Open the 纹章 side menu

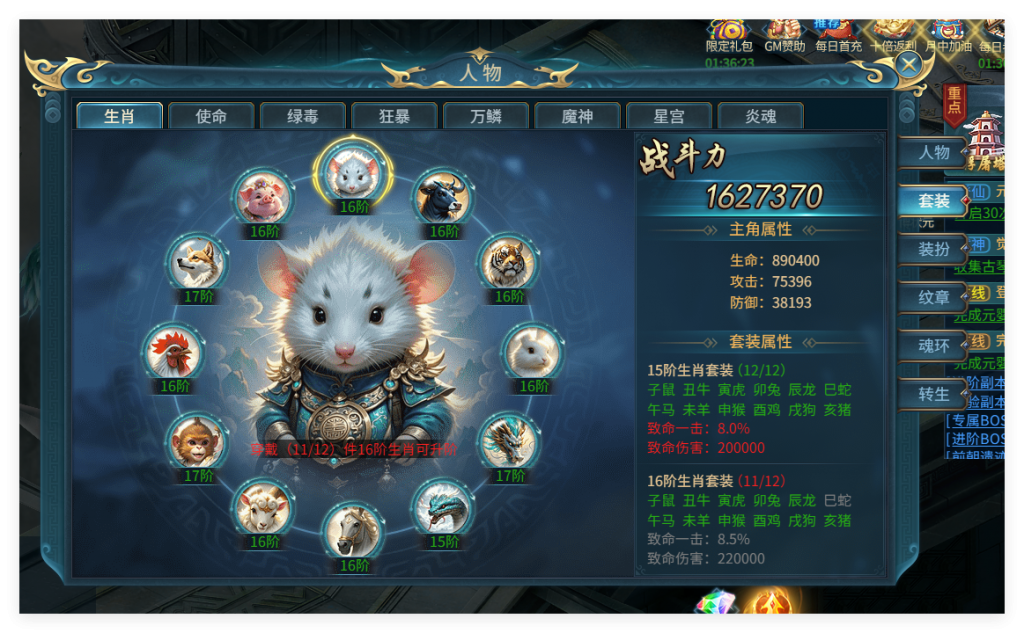(933, 297)
